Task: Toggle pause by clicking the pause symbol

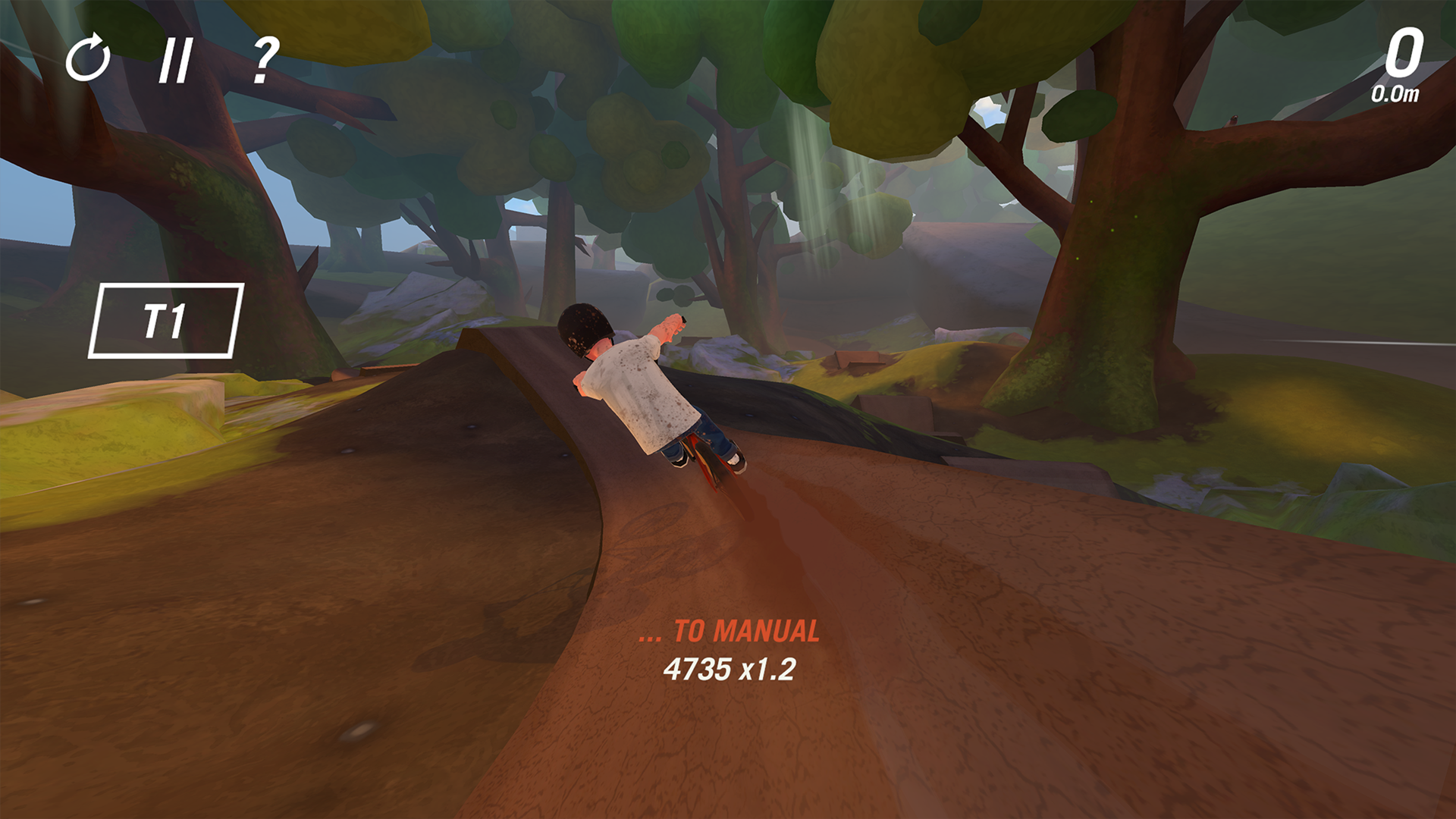Action: point(176,61)
